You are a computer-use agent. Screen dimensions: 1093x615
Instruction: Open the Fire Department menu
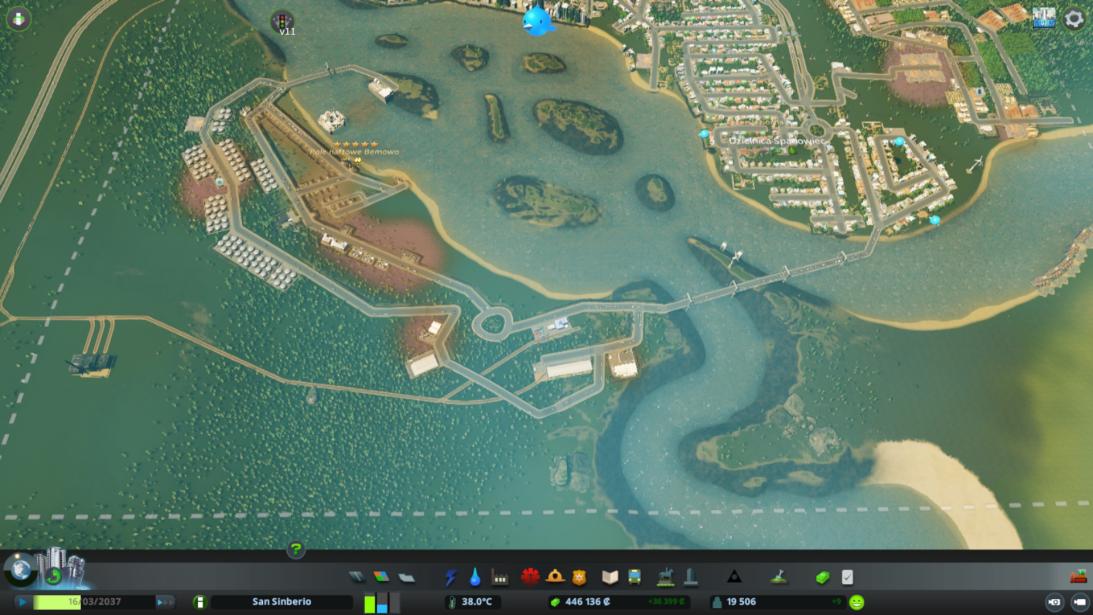point(555,577)
